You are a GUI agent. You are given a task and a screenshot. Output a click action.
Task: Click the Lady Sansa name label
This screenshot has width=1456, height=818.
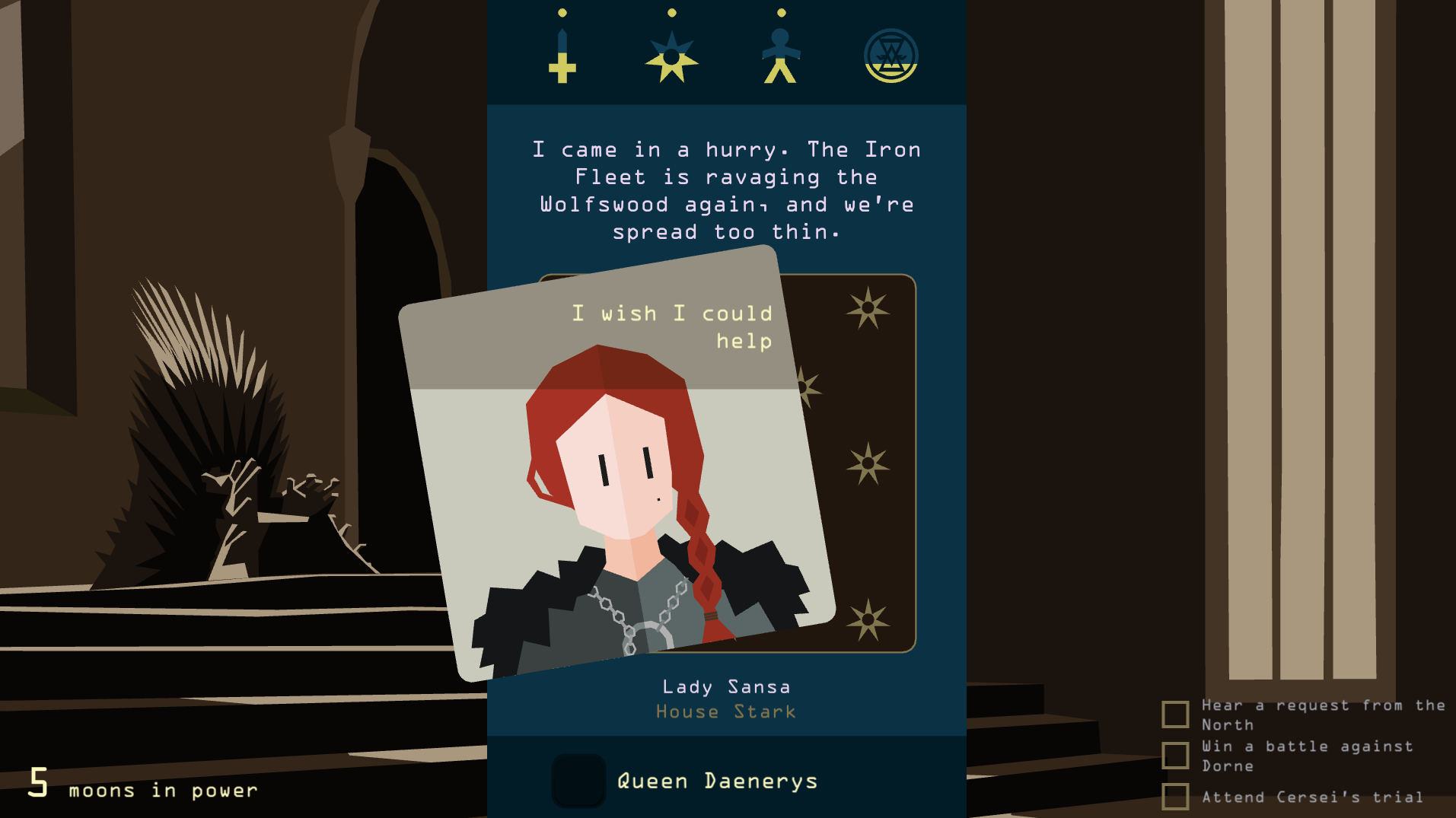pyautogui.click(x=725, y=686)
